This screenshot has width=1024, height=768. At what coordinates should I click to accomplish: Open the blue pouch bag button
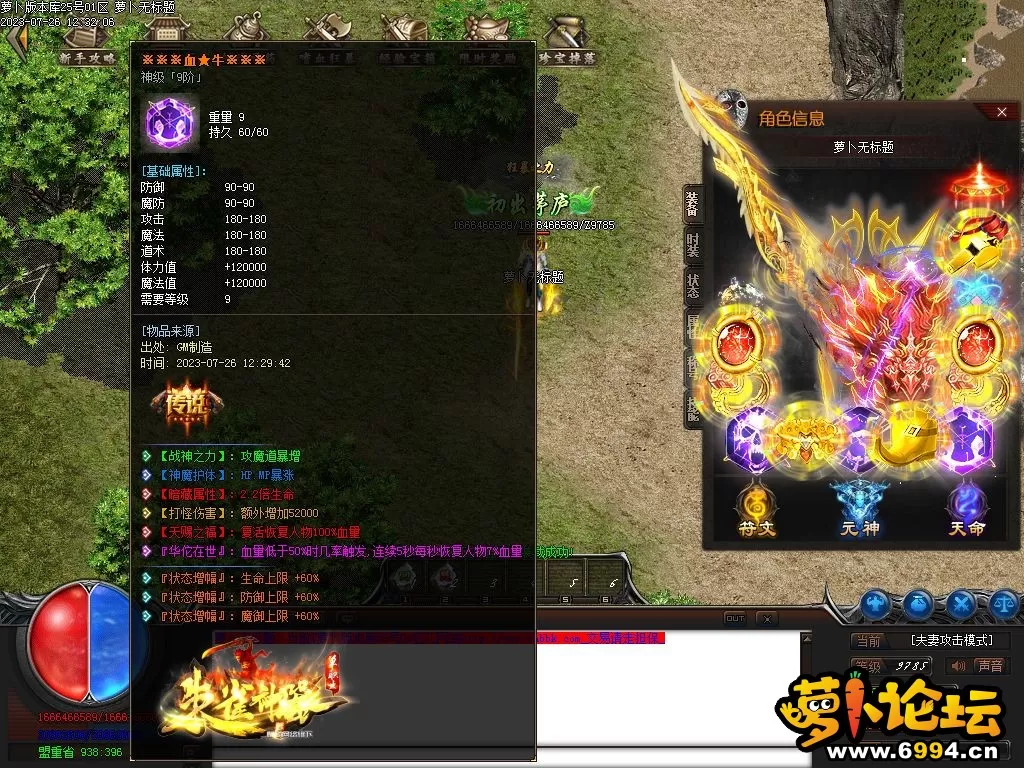tap(918, 604)
